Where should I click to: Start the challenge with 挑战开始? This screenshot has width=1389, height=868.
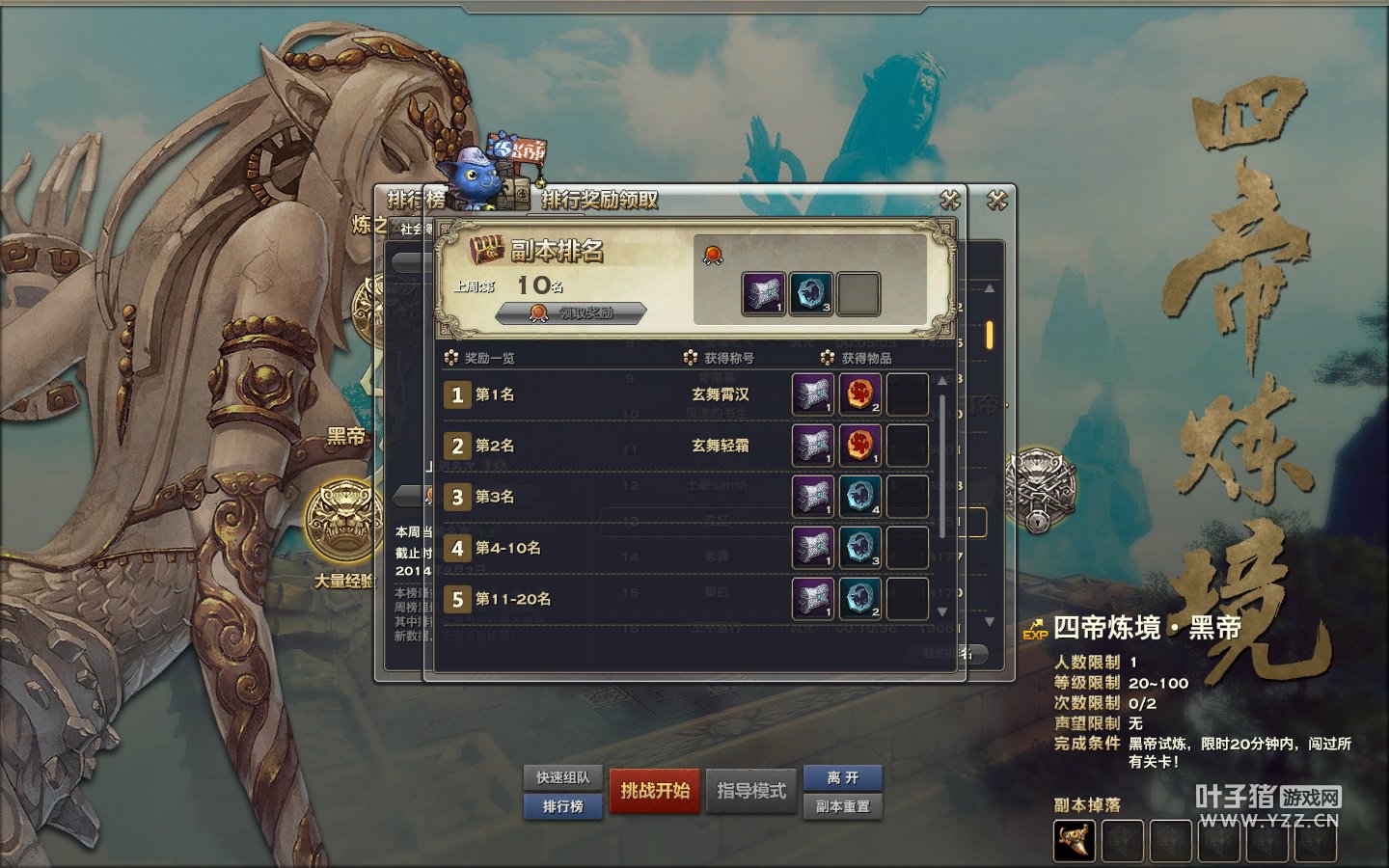[655, 791]
